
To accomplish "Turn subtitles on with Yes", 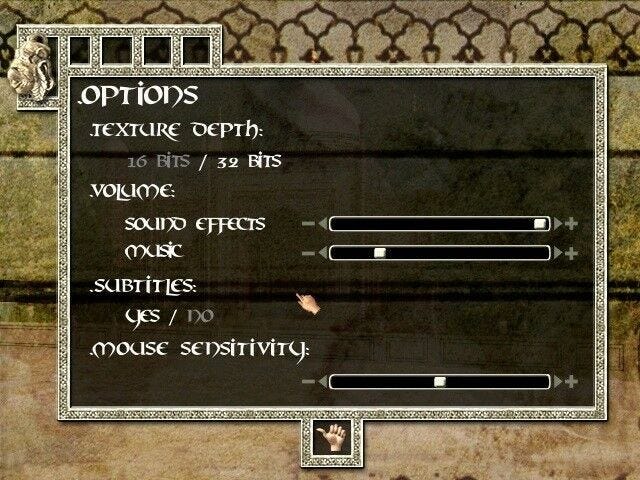I will pos(143,316).
